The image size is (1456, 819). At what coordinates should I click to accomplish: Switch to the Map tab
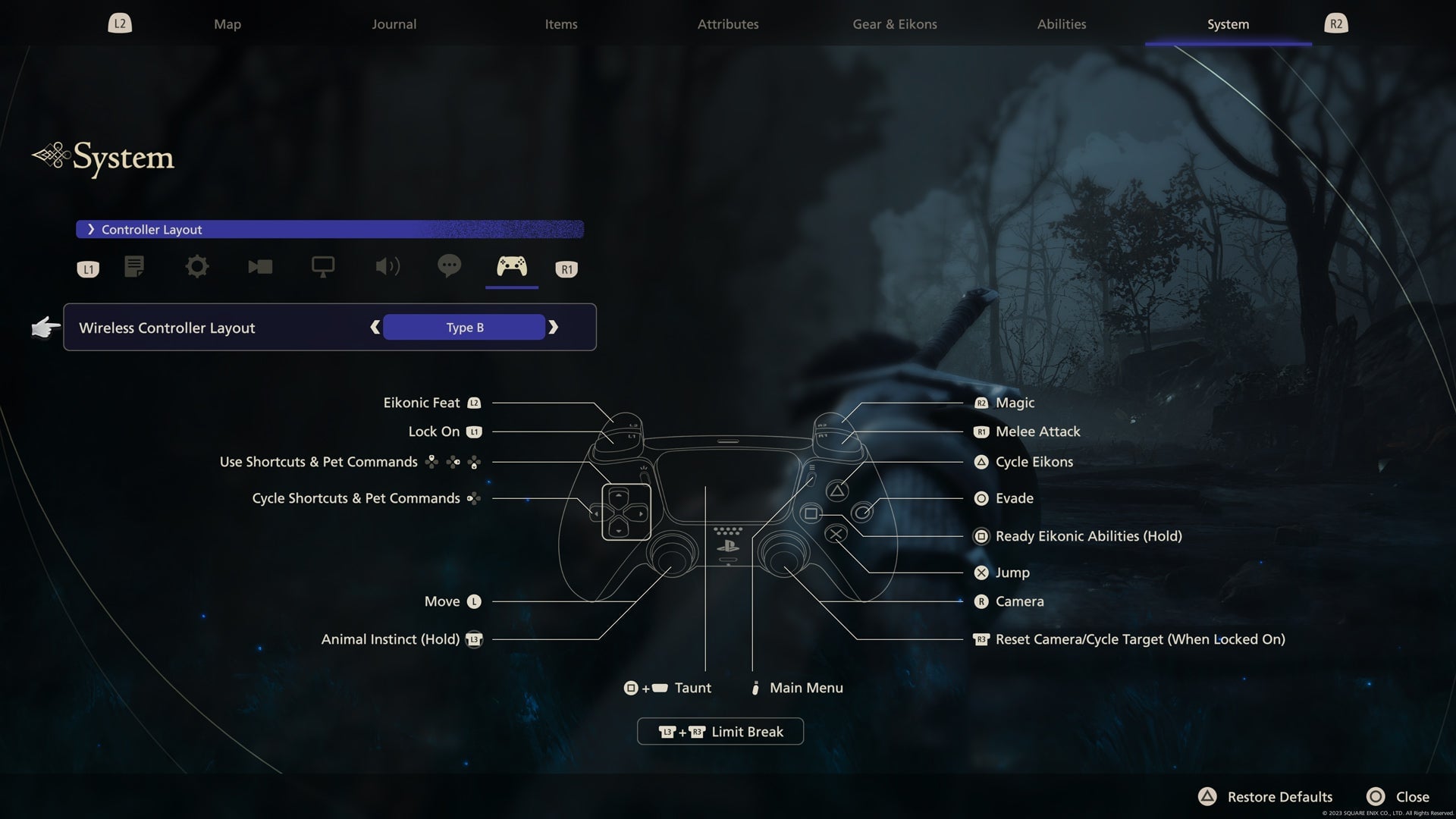coord(227,24)
